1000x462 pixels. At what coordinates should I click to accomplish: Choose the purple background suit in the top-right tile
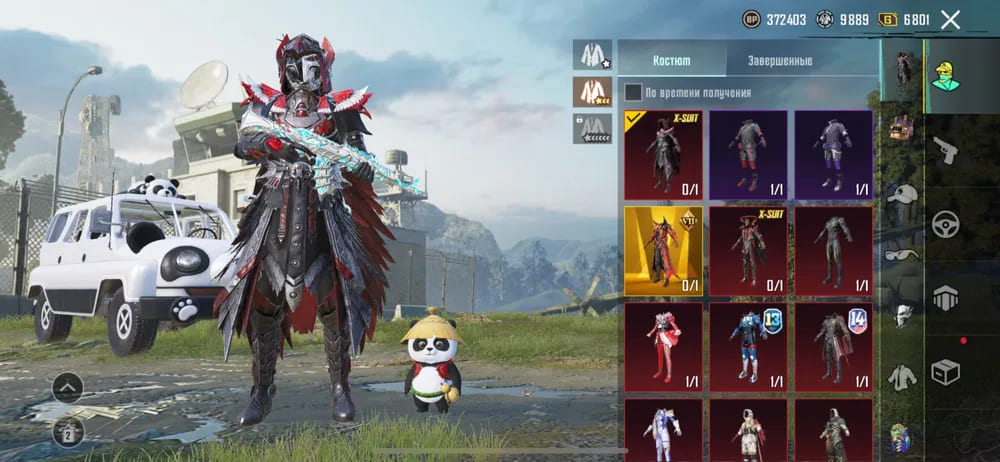click(833, 155)
